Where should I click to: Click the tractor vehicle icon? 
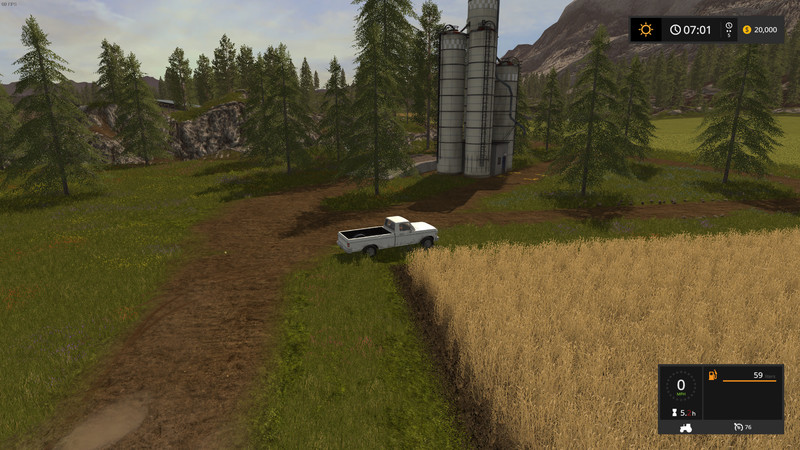[x=686, y=427]
